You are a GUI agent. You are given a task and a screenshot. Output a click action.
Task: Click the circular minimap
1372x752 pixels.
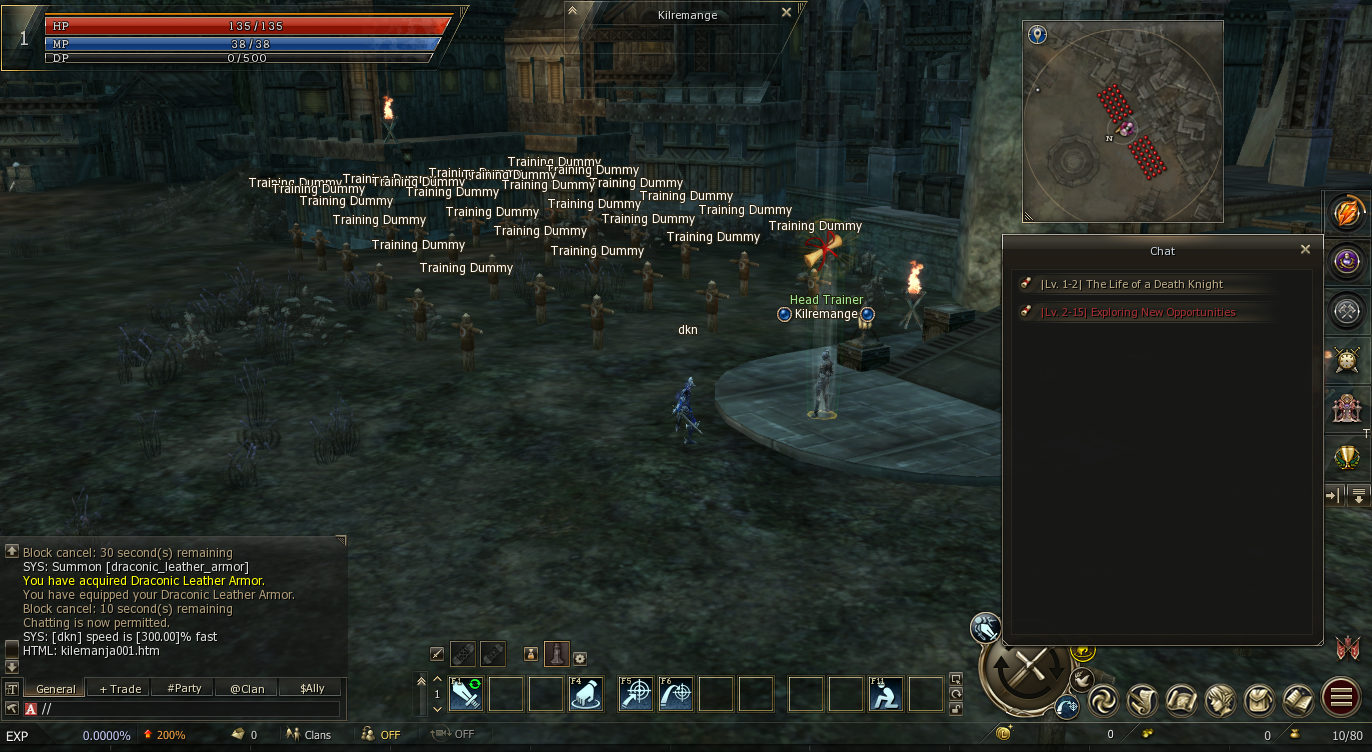(1123, 122)
